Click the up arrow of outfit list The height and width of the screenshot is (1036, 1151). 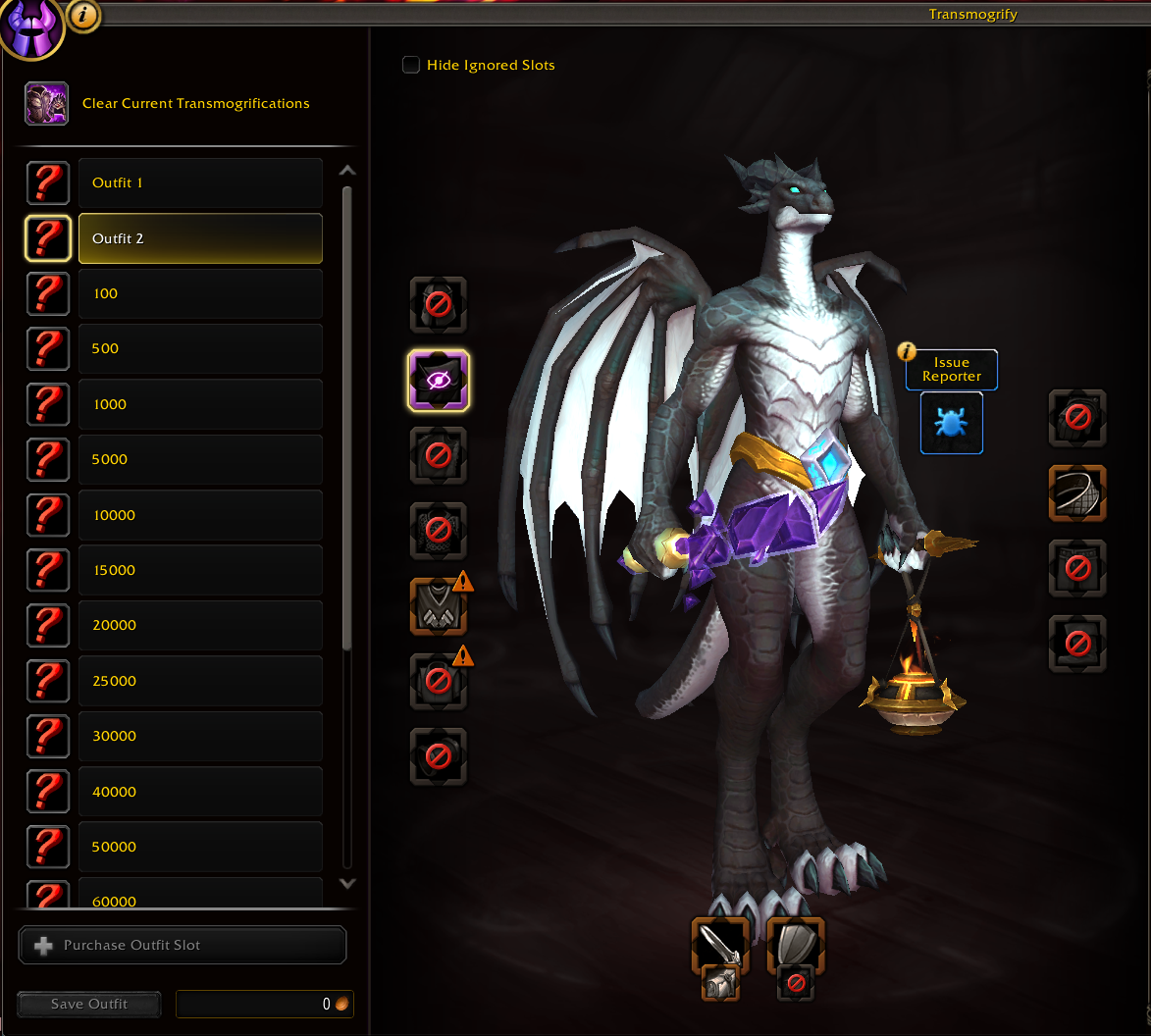(x=346, y=171)
